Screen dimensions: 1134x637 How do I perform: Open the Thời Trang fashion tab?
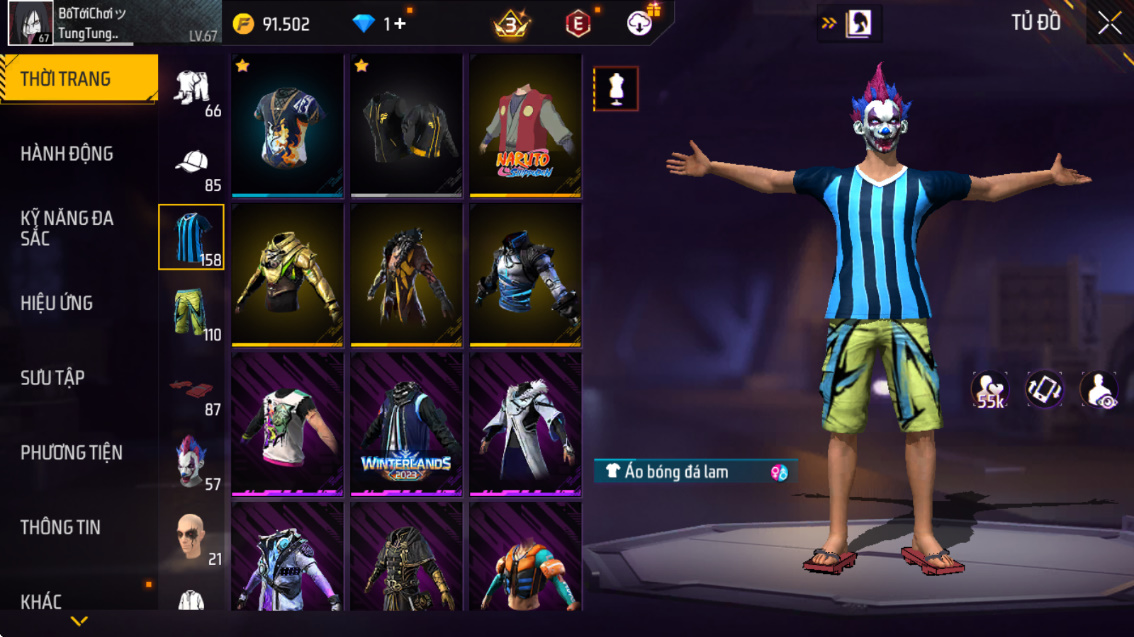pyautogui.click(x=78, y=79)
